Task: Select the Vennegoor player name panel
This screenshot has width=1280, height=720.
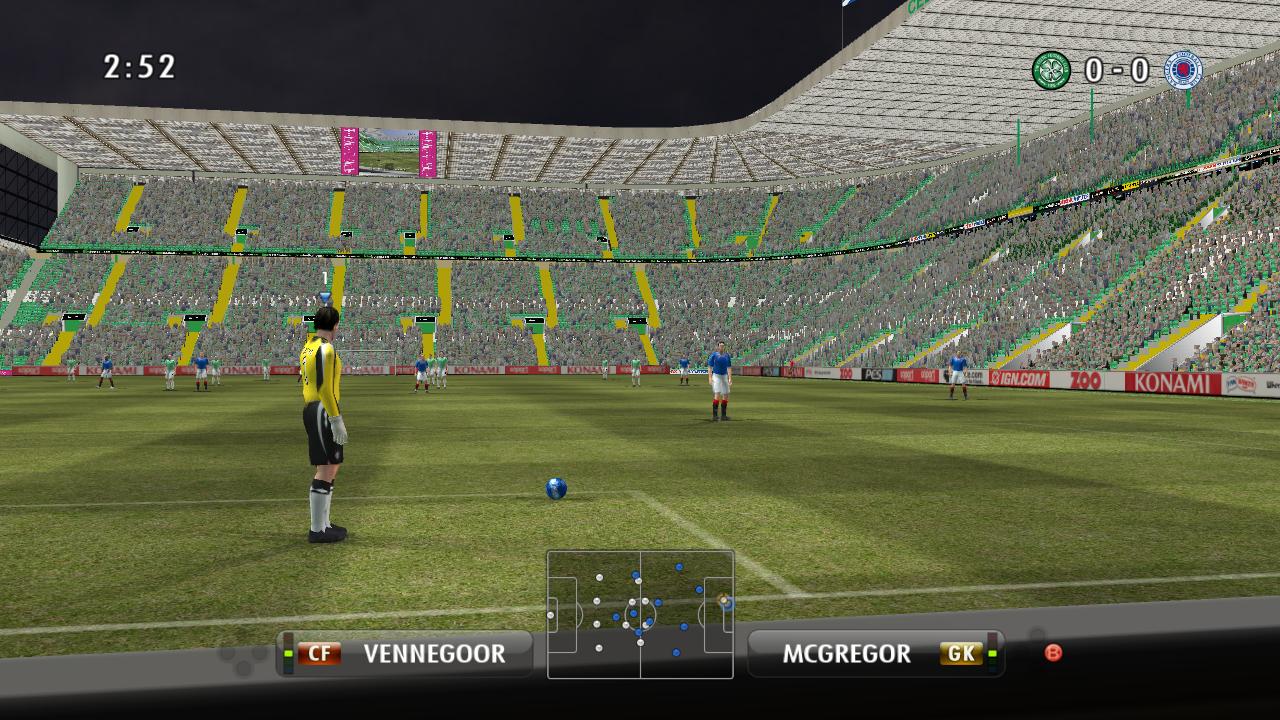Action: point(405,654)
